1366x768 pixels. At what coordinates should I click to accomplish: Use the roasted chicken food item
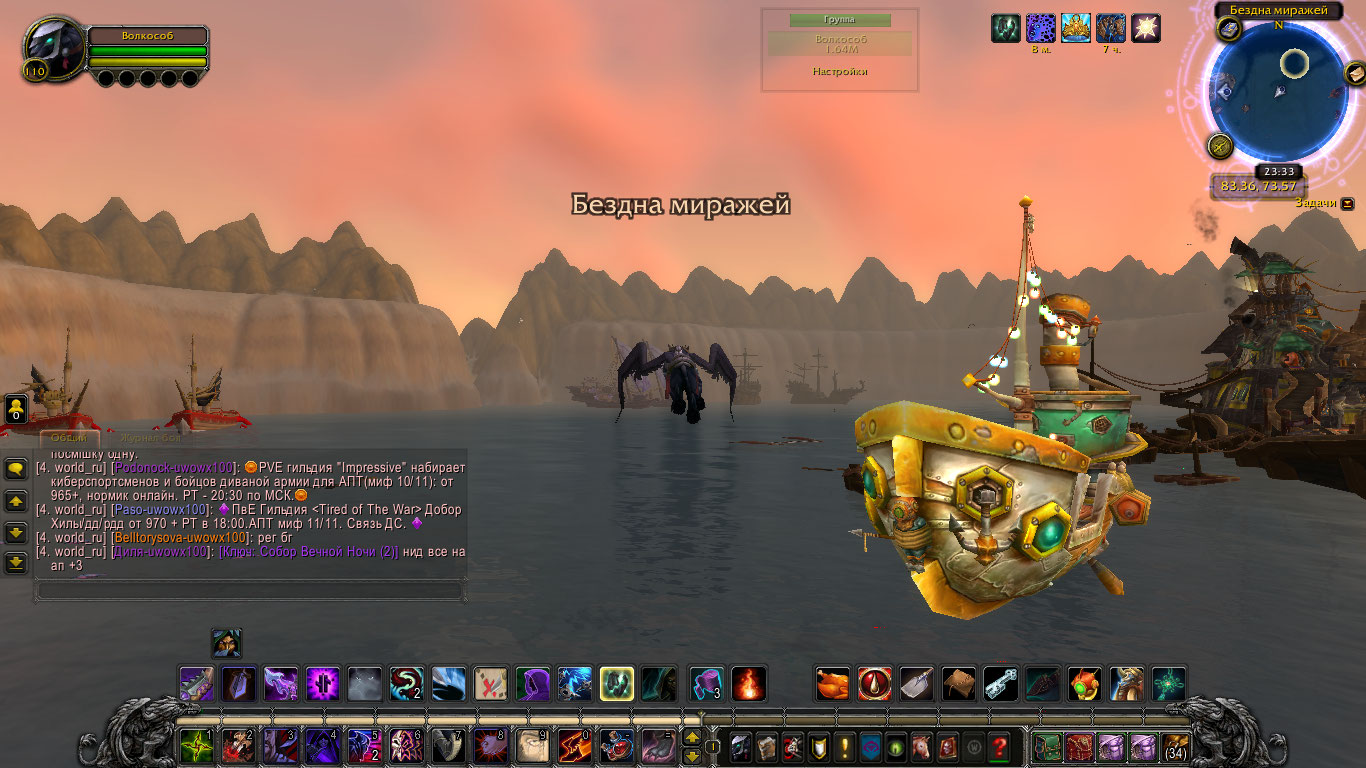[832, 684]
